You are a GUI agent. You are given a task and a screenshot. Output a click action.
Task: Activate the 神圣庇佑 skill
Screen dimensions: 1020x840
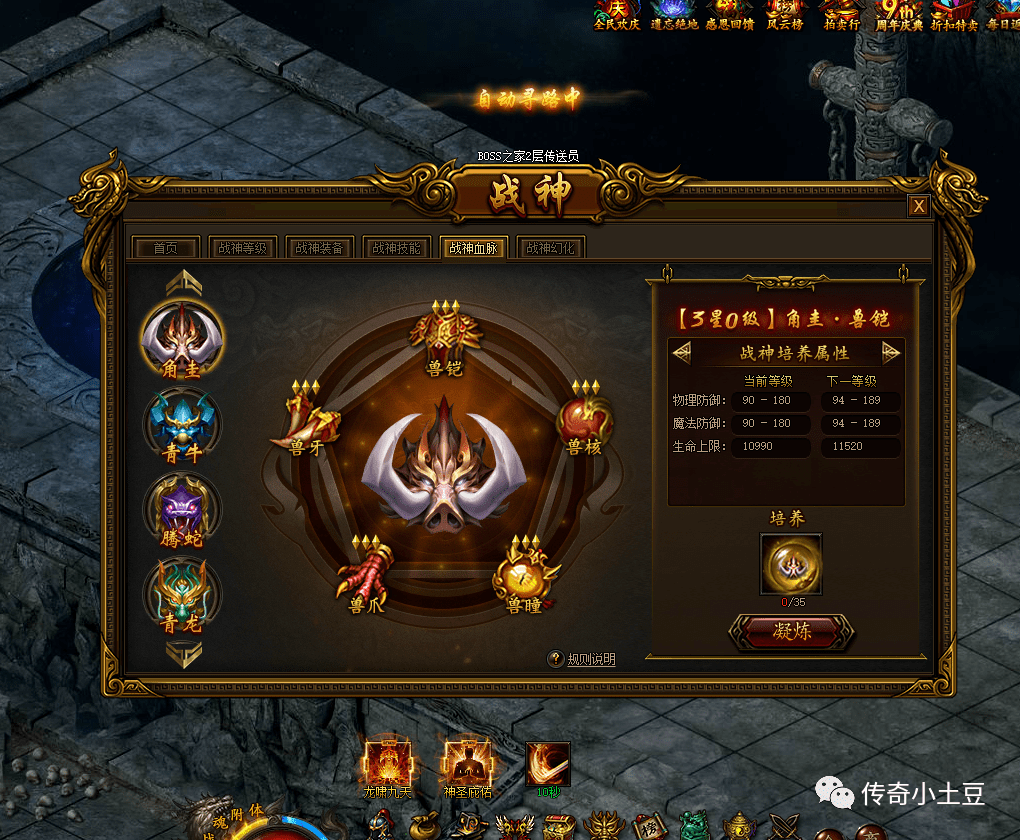(467, 764)
